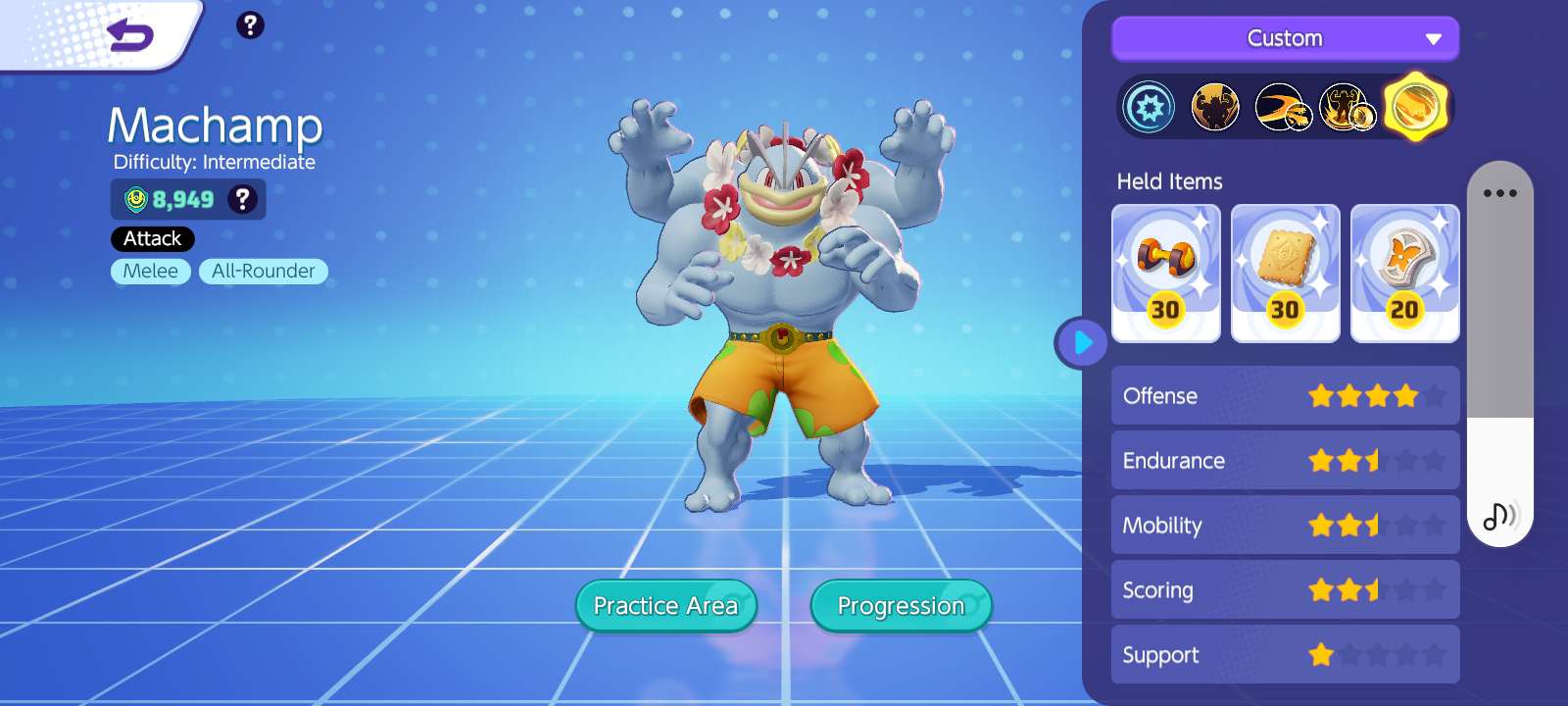
Task: Open the Custom build dropdown
Action: 1285,39
